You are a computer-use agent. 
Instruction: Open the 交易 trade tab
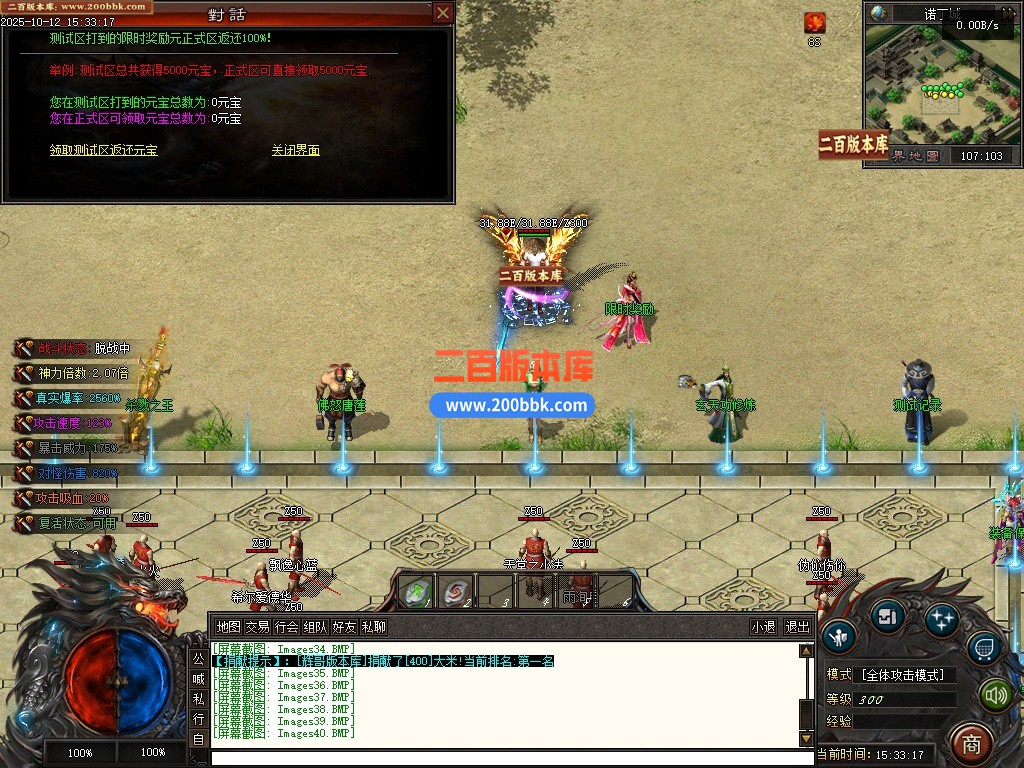(257, 627)
